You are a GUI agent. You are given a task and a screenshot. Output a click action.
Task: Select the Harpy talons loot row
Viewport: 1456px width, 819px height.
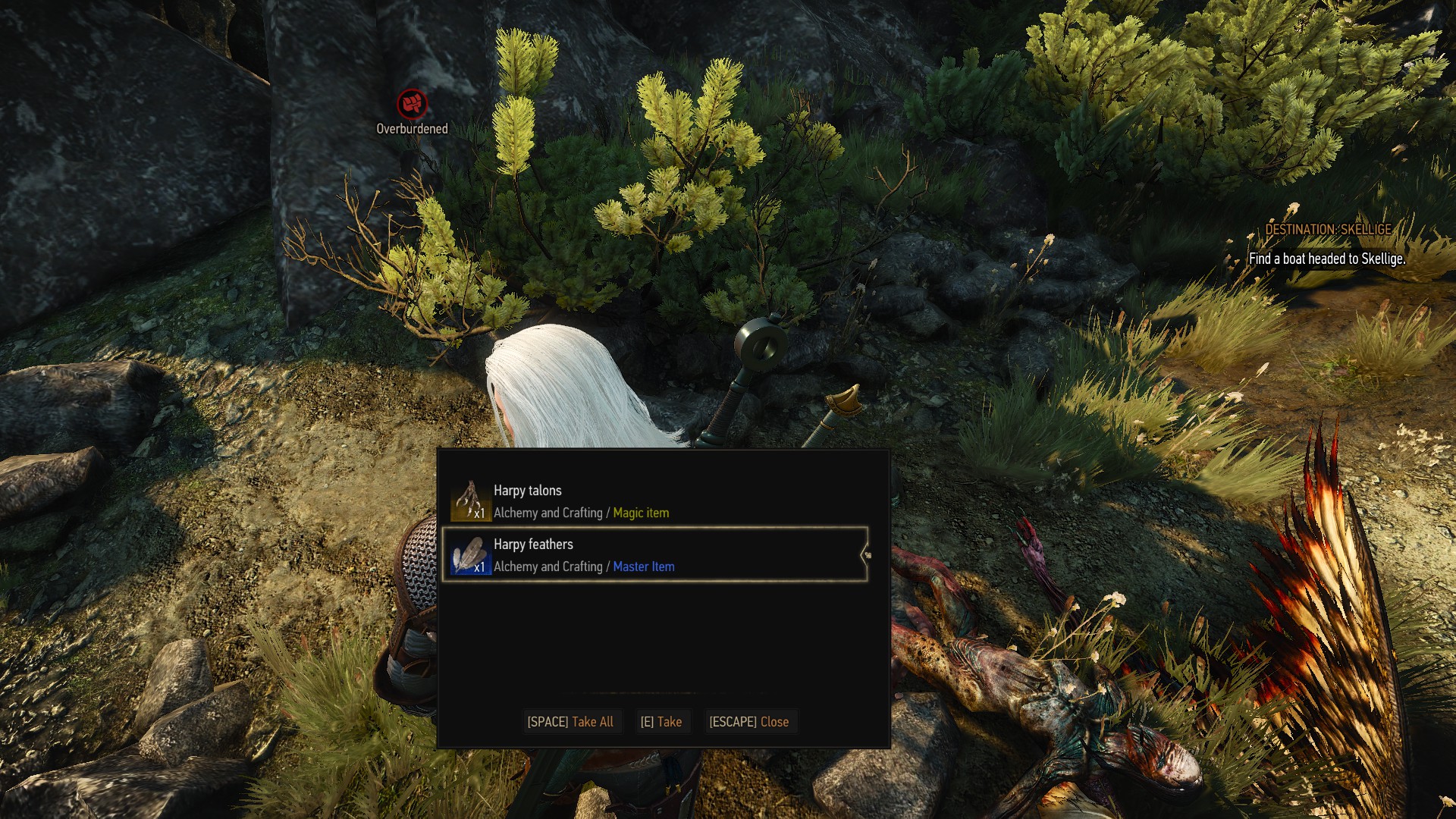(652, 501)
